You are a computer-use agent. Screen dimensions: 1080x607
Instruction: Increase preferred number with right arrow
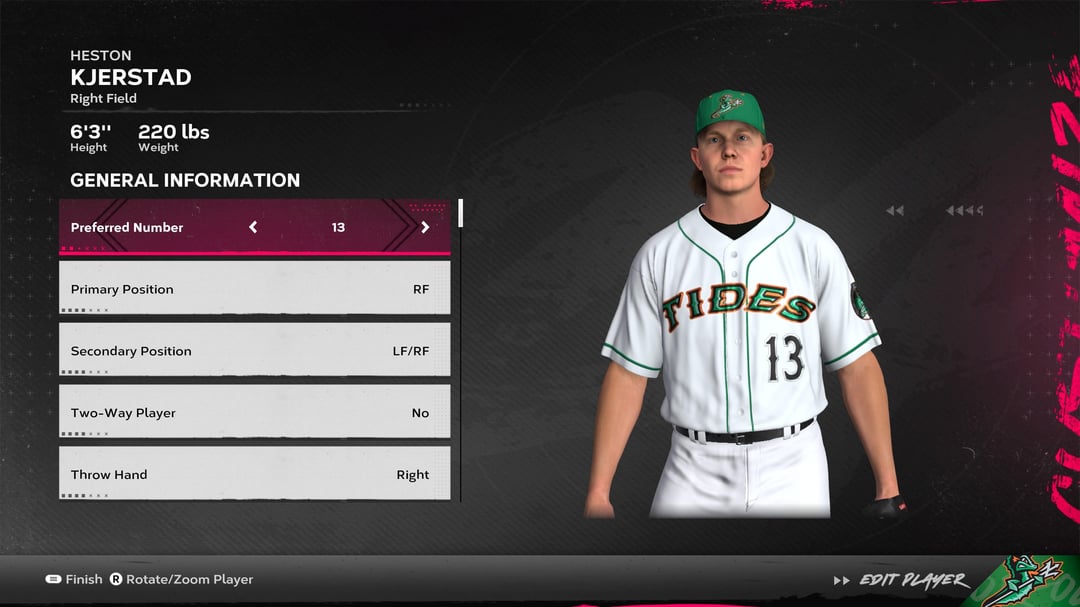(x=425, y=227)
